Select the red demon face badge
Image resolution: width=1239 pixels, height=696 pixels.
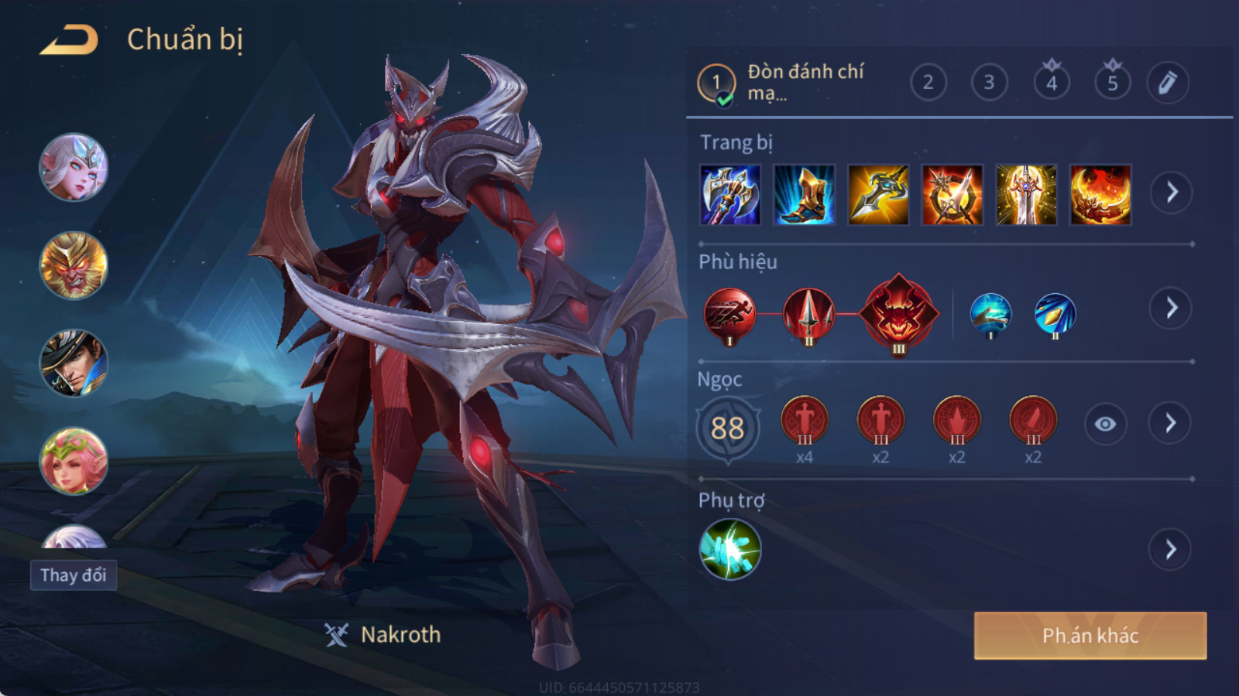[x=899, y=314]
